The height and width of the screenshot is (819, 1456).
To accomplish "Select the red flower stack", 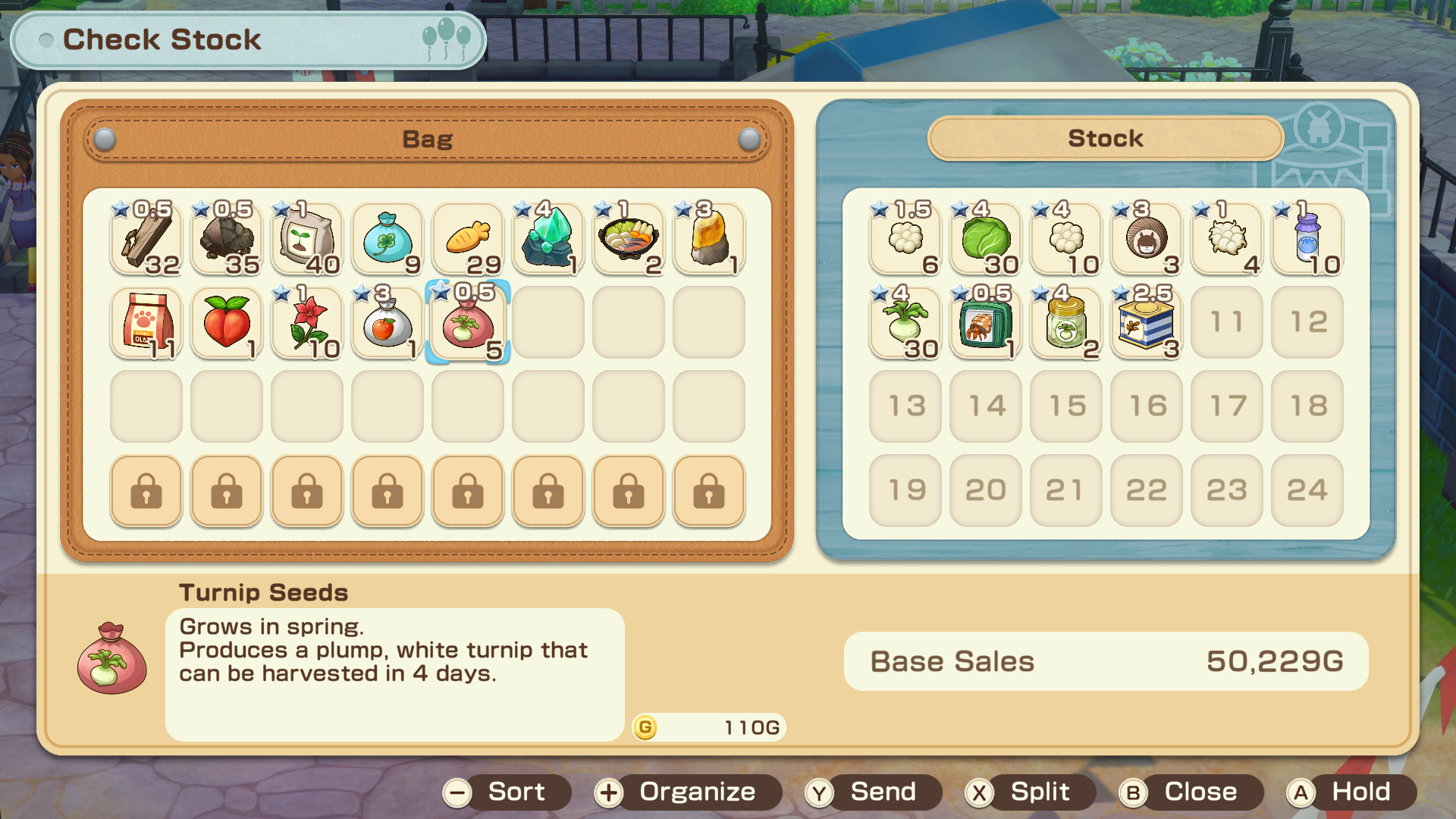I will pyautogui.click(x=307, y=323).
